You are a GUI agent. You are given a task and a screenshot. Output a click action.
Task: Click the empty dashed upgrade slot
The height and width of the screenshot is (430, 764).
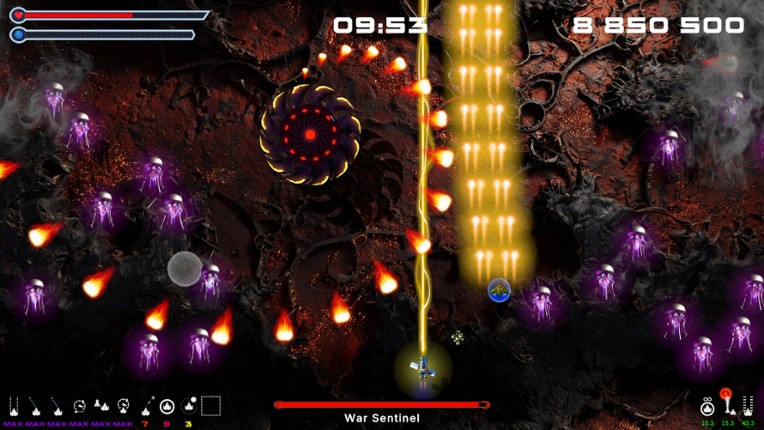coord(211,406)
